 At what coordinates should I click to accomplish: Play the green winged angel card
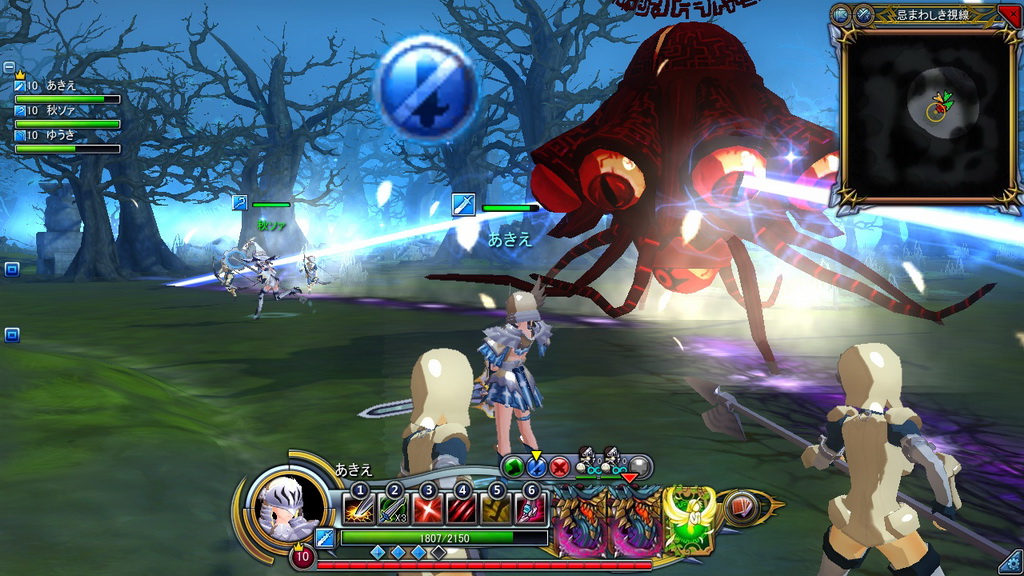[689, 518]
